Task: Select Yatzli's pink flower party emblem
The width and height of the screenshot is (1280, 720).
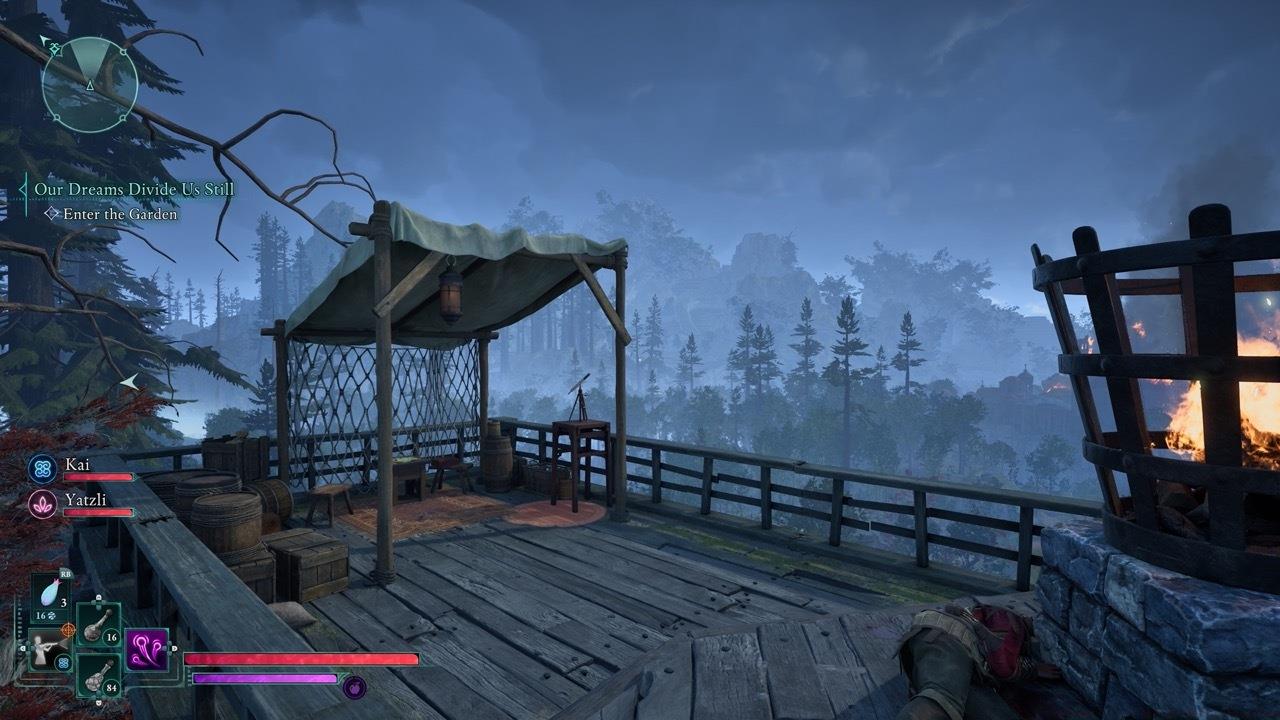Action: [41, 503]
